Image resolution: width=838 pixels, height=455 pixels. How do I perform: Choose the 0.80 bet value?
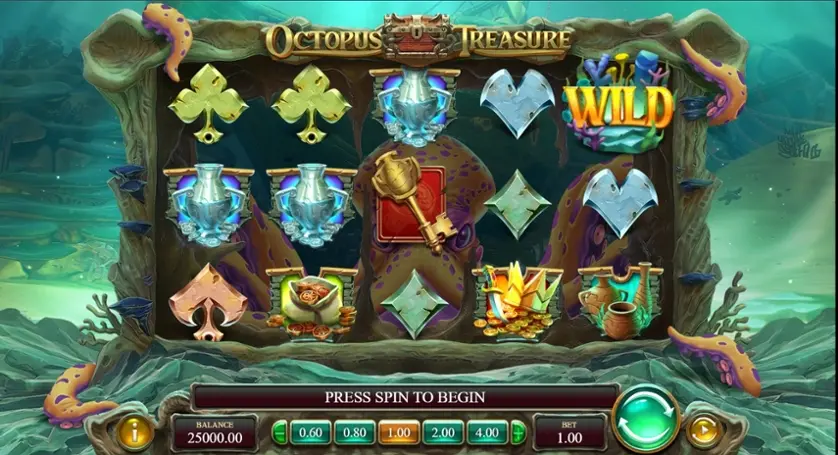(x=355, y=432)
